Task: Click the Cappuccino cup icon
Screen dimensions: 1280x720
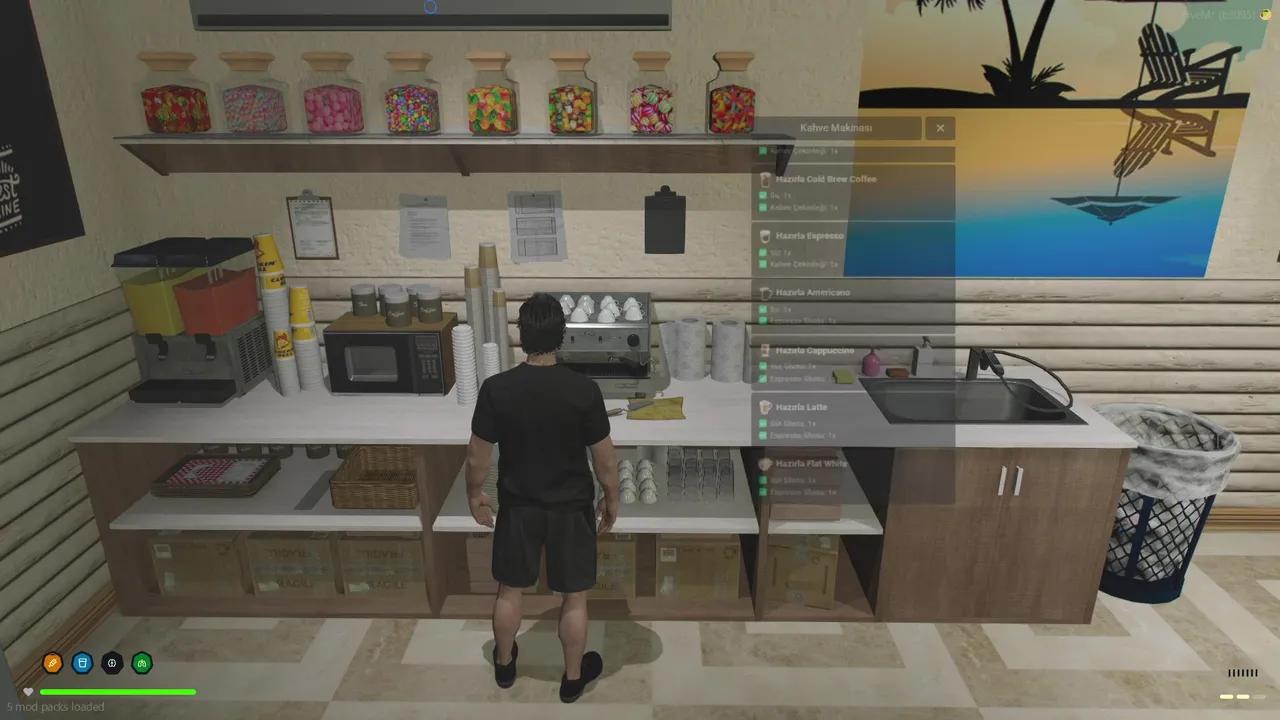Action: tap(766, 351)
